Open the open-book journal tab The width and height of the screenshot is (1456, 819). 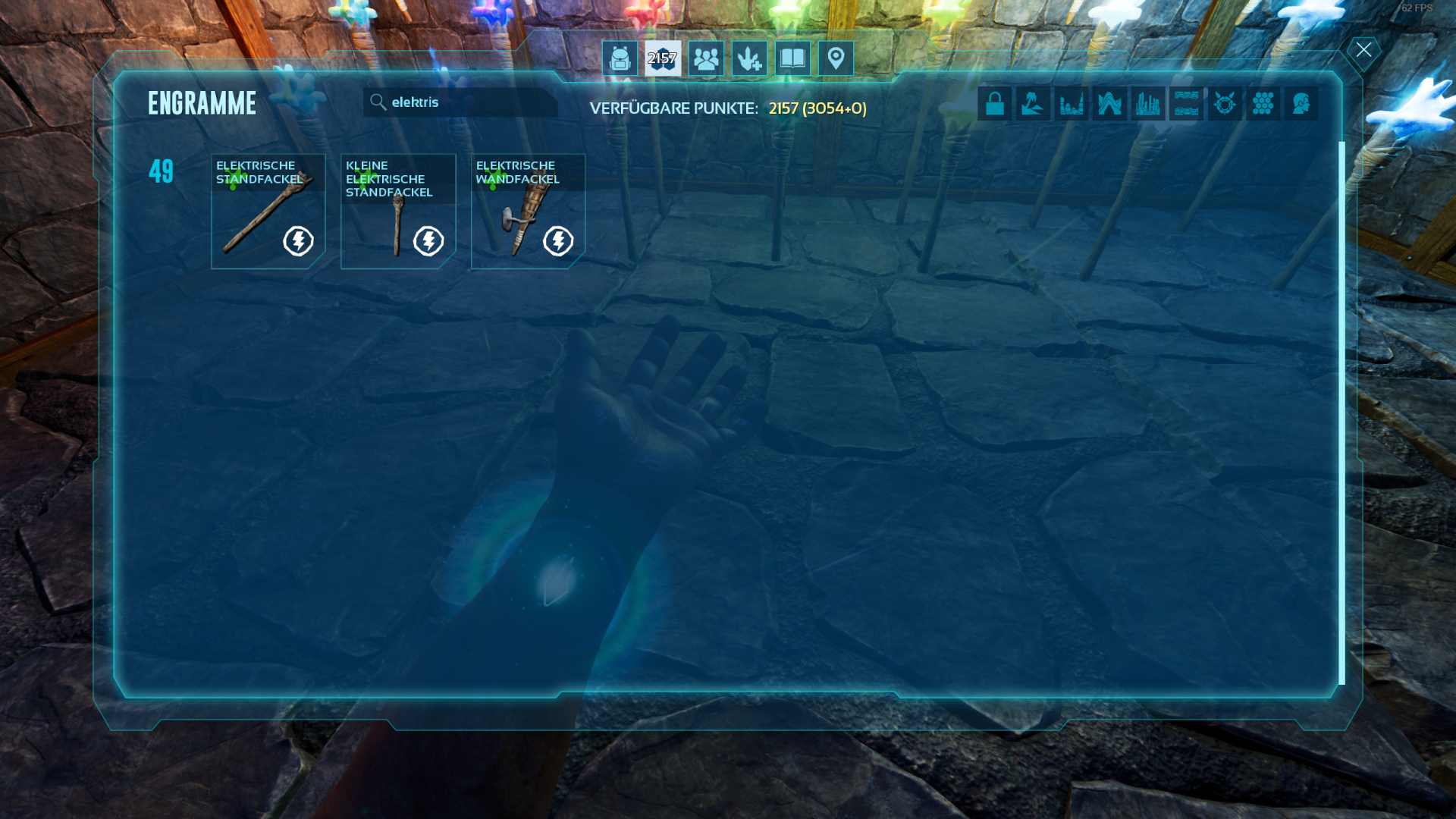(x=792, y=58)
